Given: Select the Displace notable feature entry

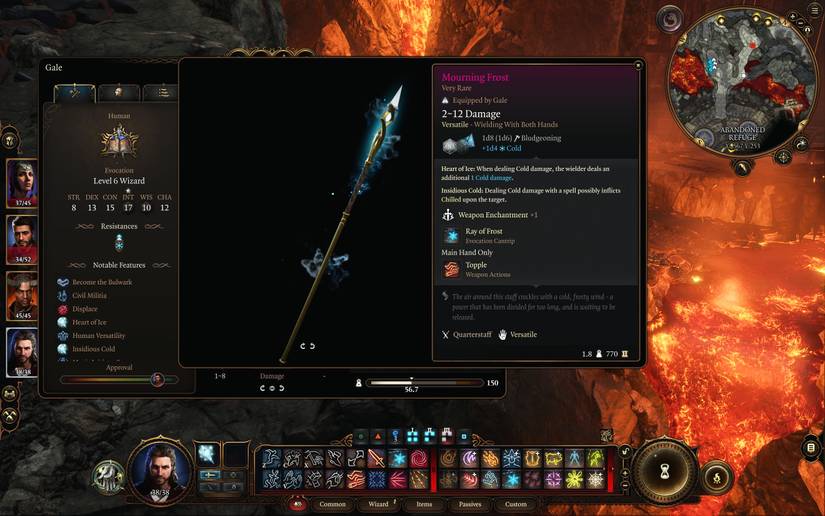Looking at the screenshot, I should 84,309.
